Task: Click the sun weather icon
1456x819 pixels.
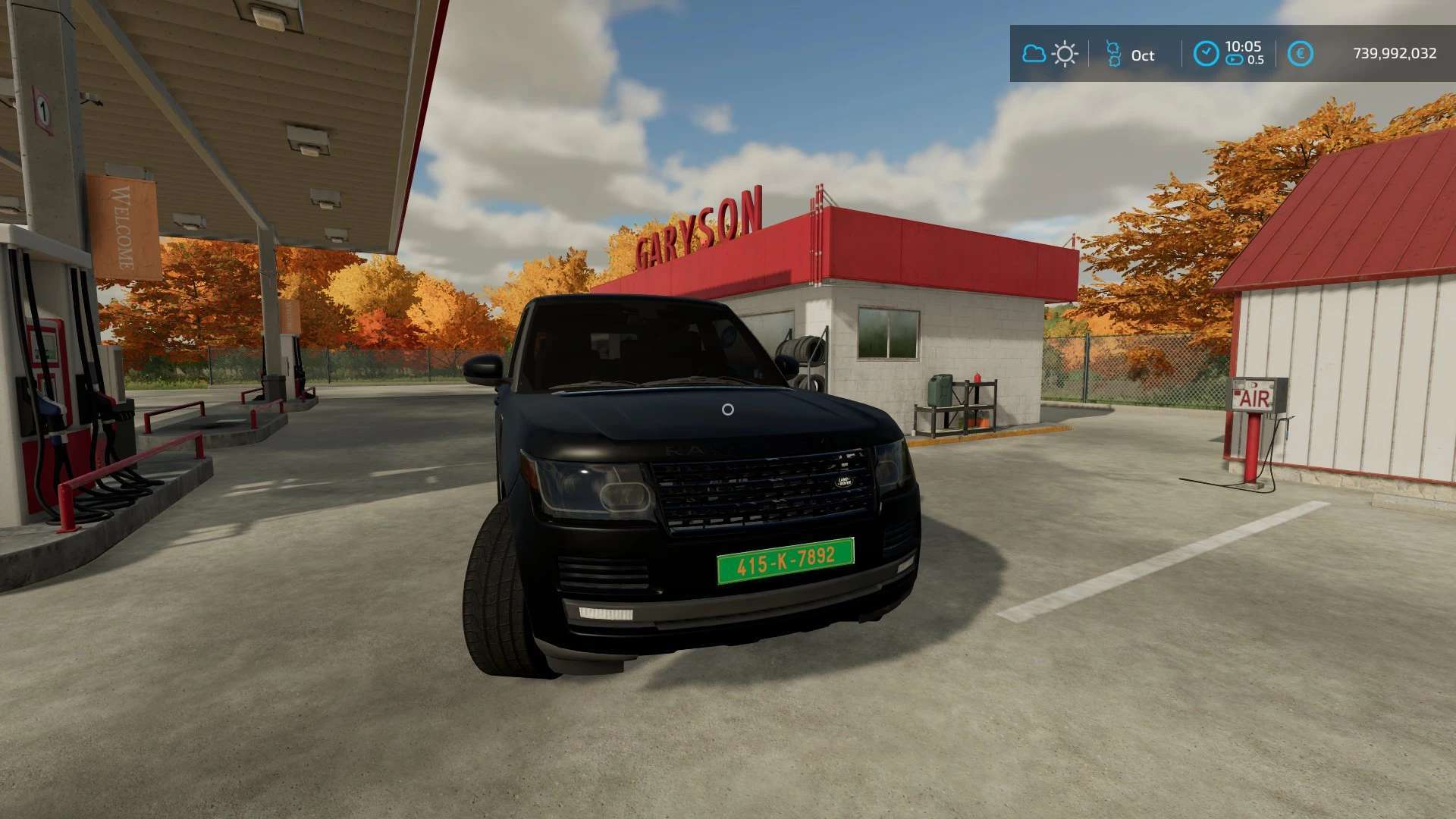Action: click(x=1065, y=54)
